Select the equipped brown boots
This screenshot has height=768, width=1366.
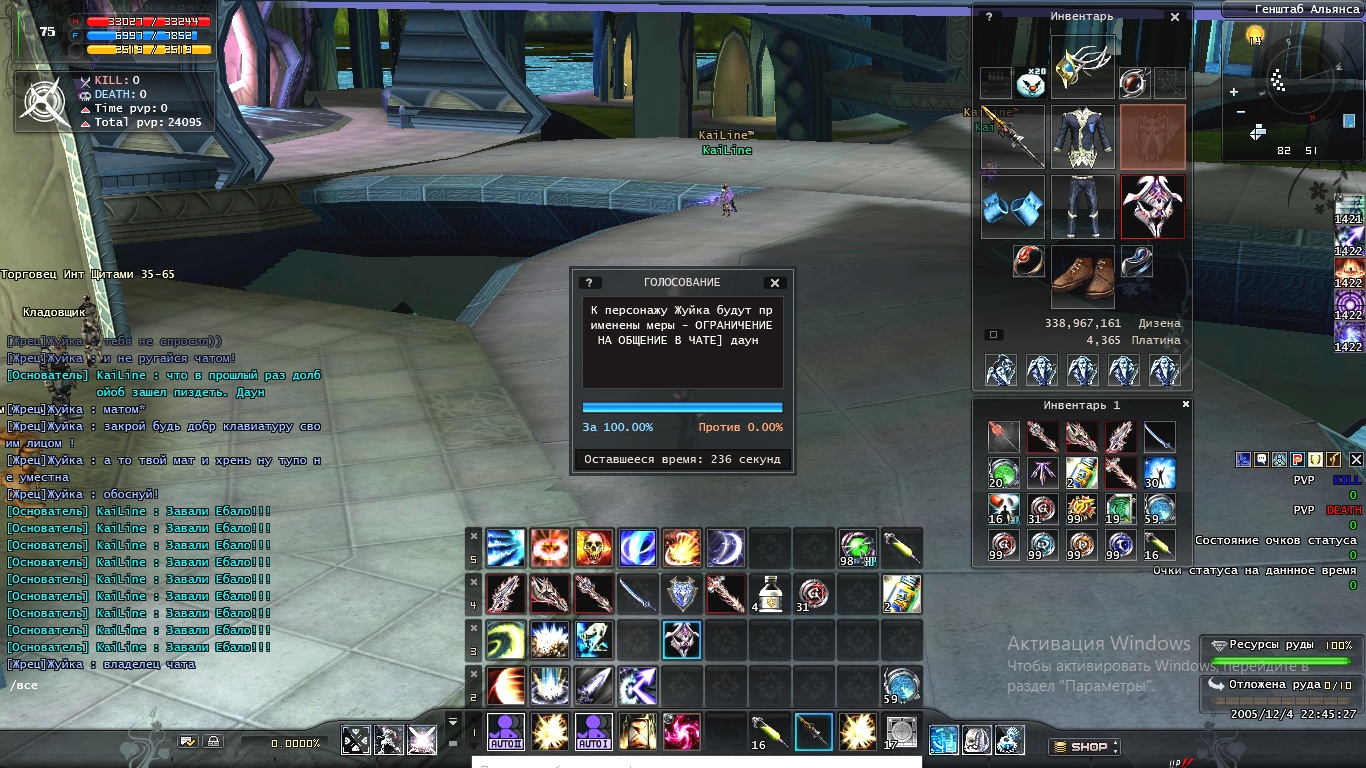1082,277
